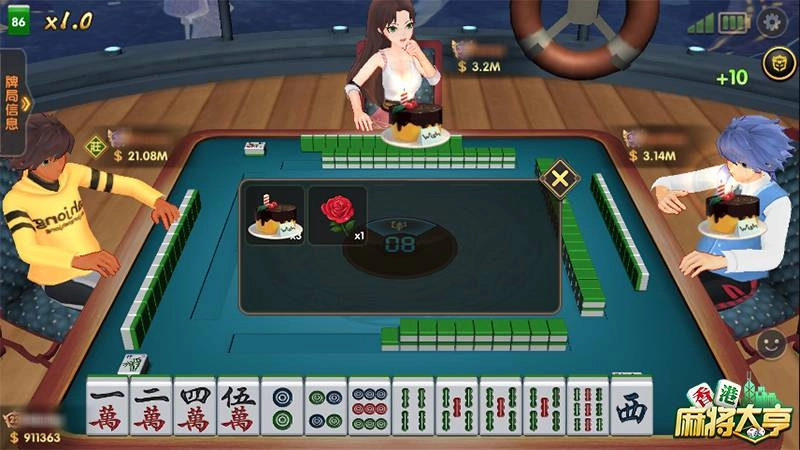Choose the four-dots tile in hand
800x450 pixels.
[x=326, y=406]
